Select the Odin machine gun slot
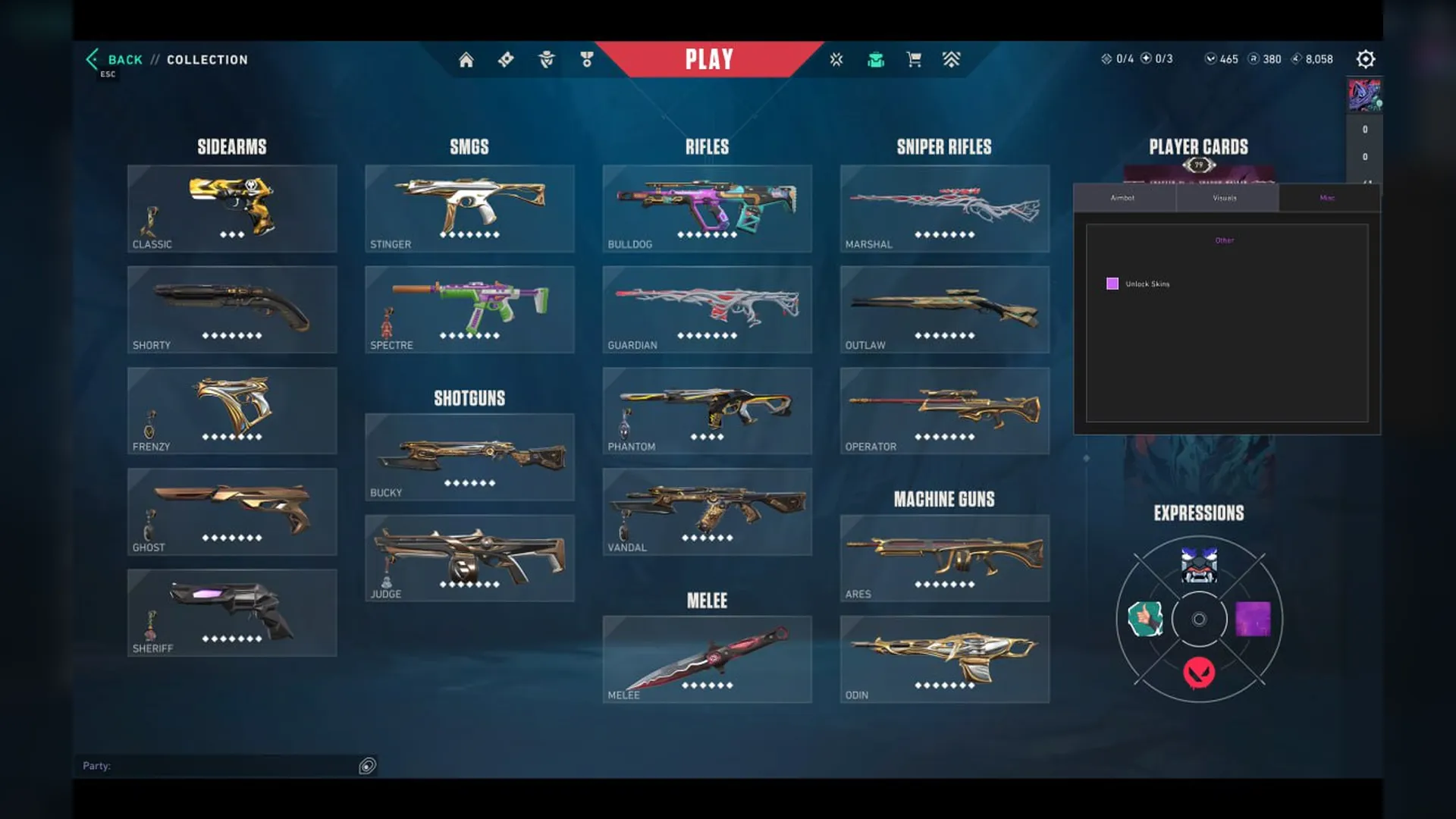The image size is (1456, 819). tap(944, 659)
